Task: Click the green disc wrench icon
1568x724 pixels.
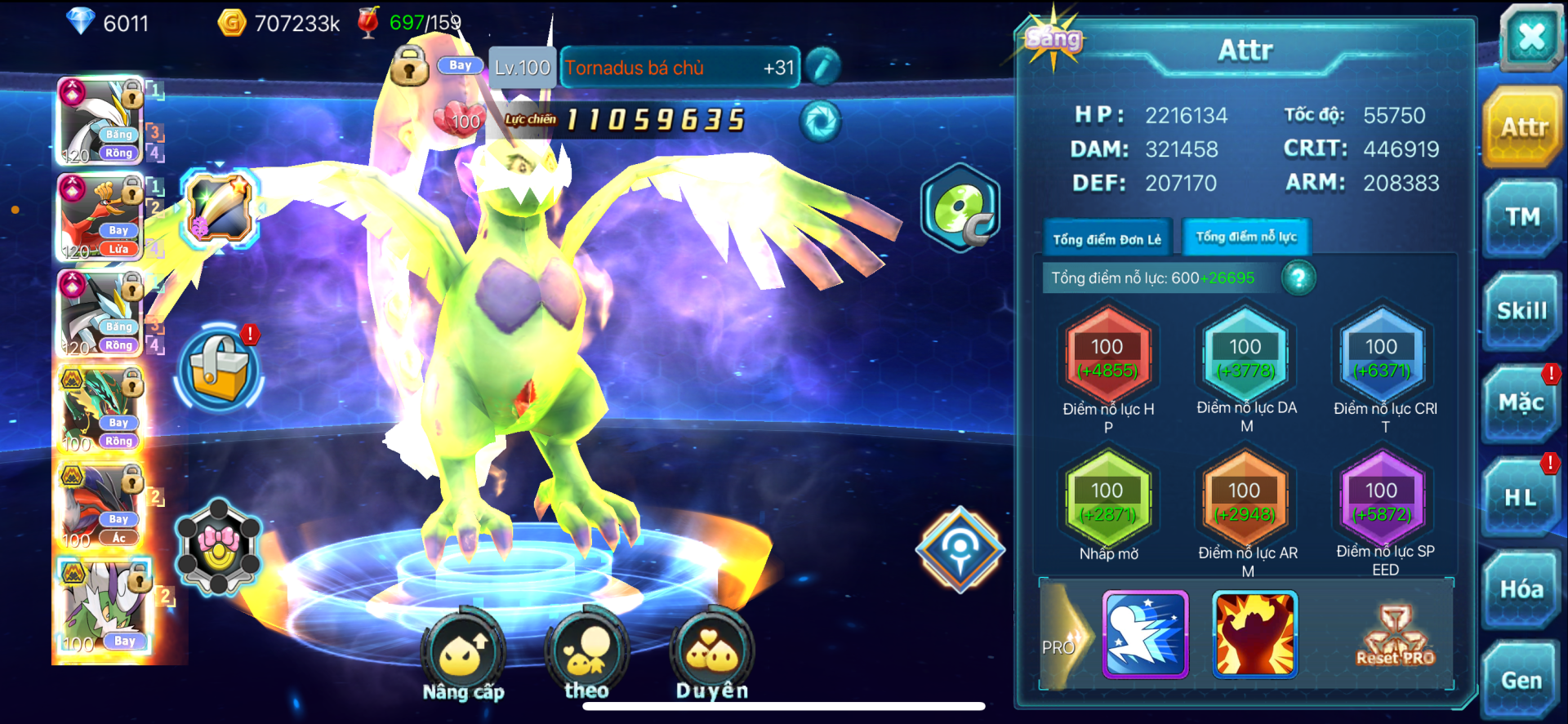Action: [961, 207]
